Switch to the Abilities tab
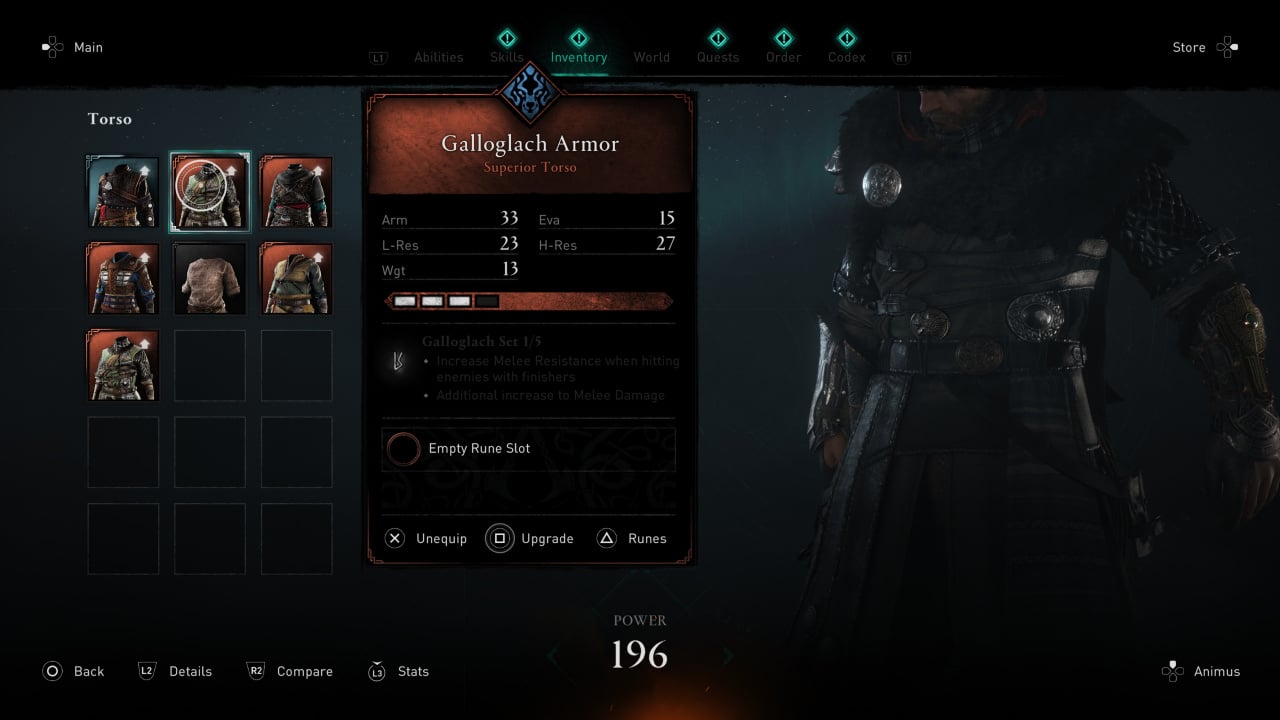The height and width of the screenshot is (720, 1280). point(438,57)
